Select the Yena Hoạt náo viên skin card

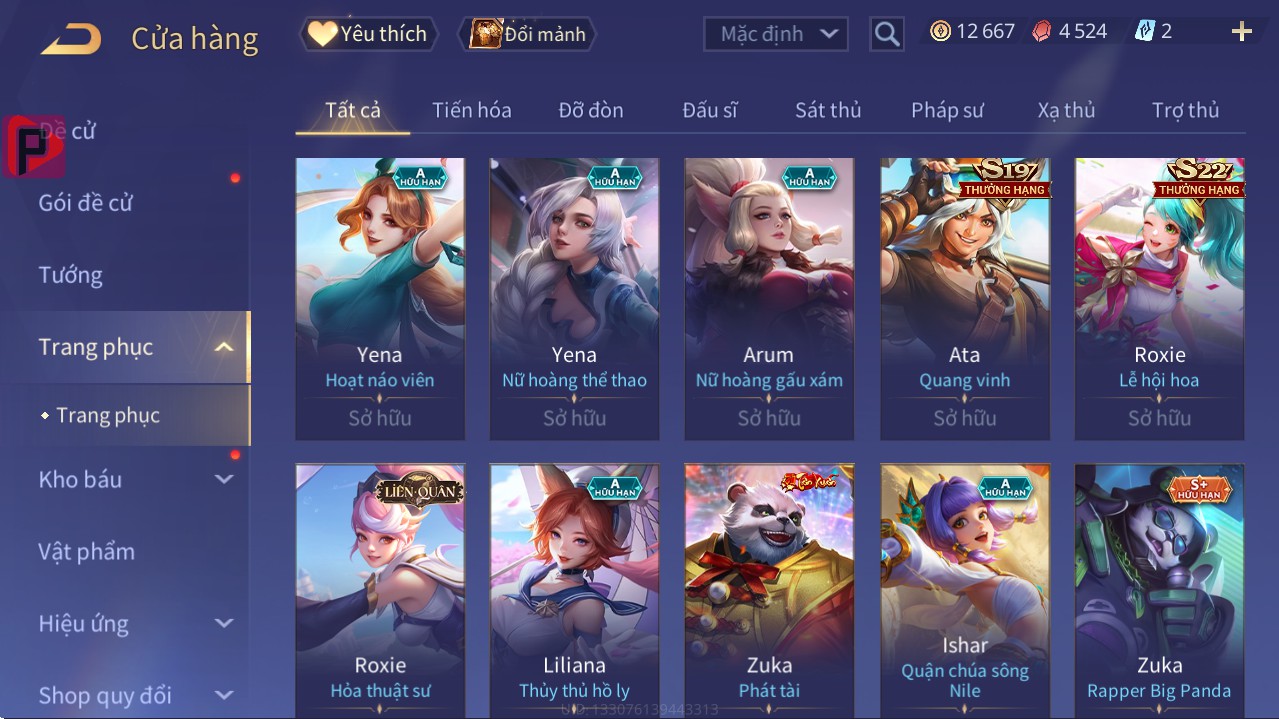380,298
